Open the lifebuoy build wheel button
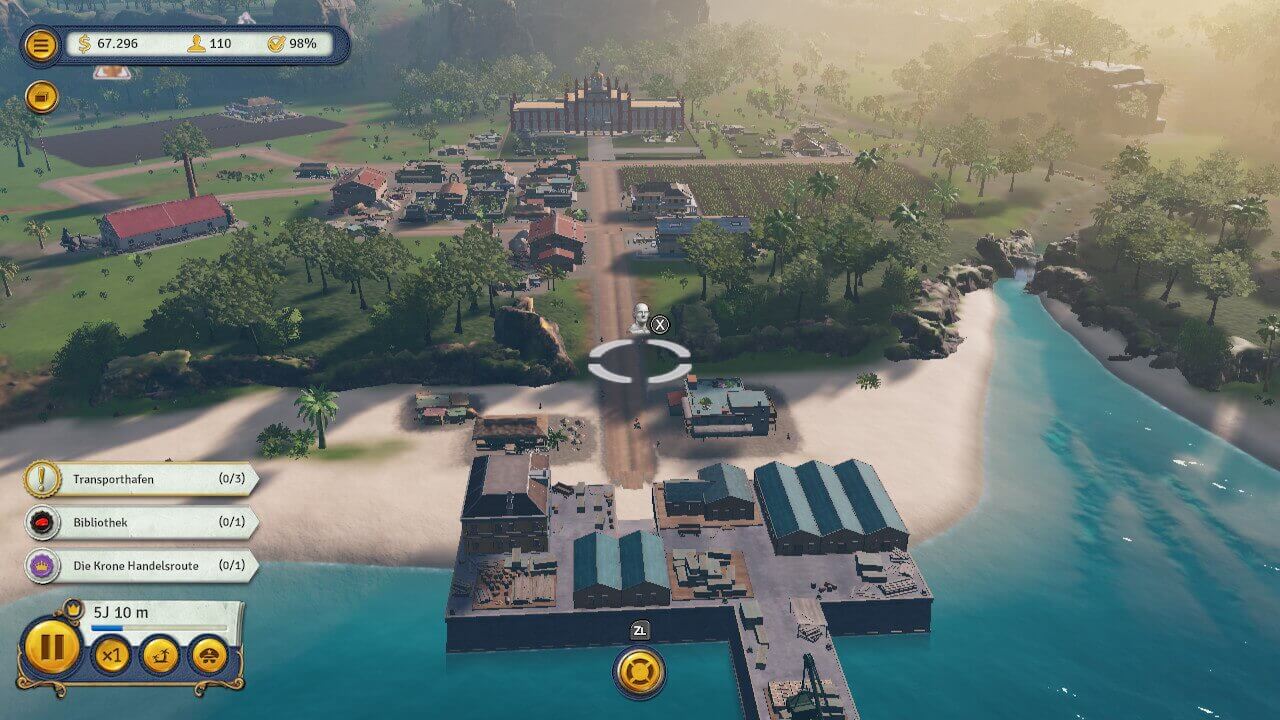1280x720 pixels. pos(640,672)
